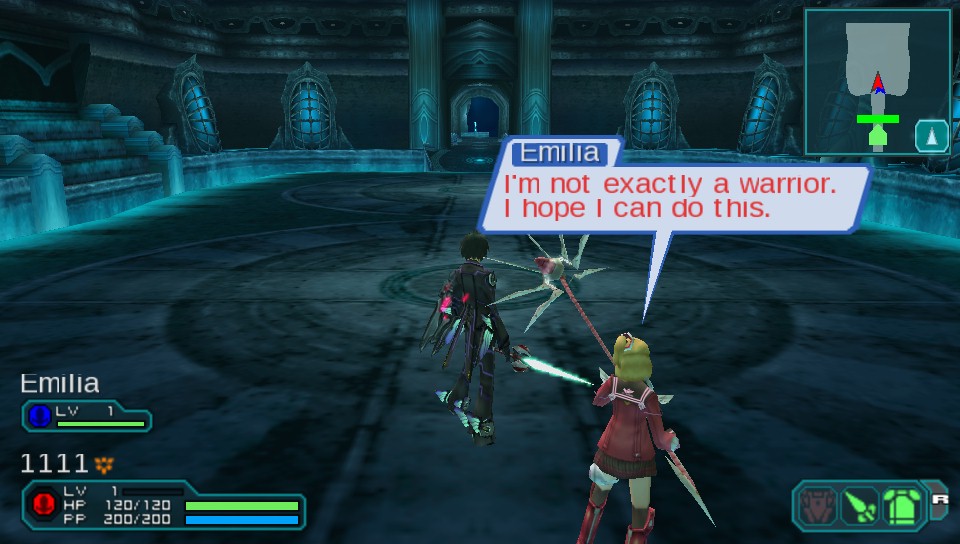Screen dimensions: 960x544
Task: Click the white arrow icon on minimap
Action: (x=932, y=135)
